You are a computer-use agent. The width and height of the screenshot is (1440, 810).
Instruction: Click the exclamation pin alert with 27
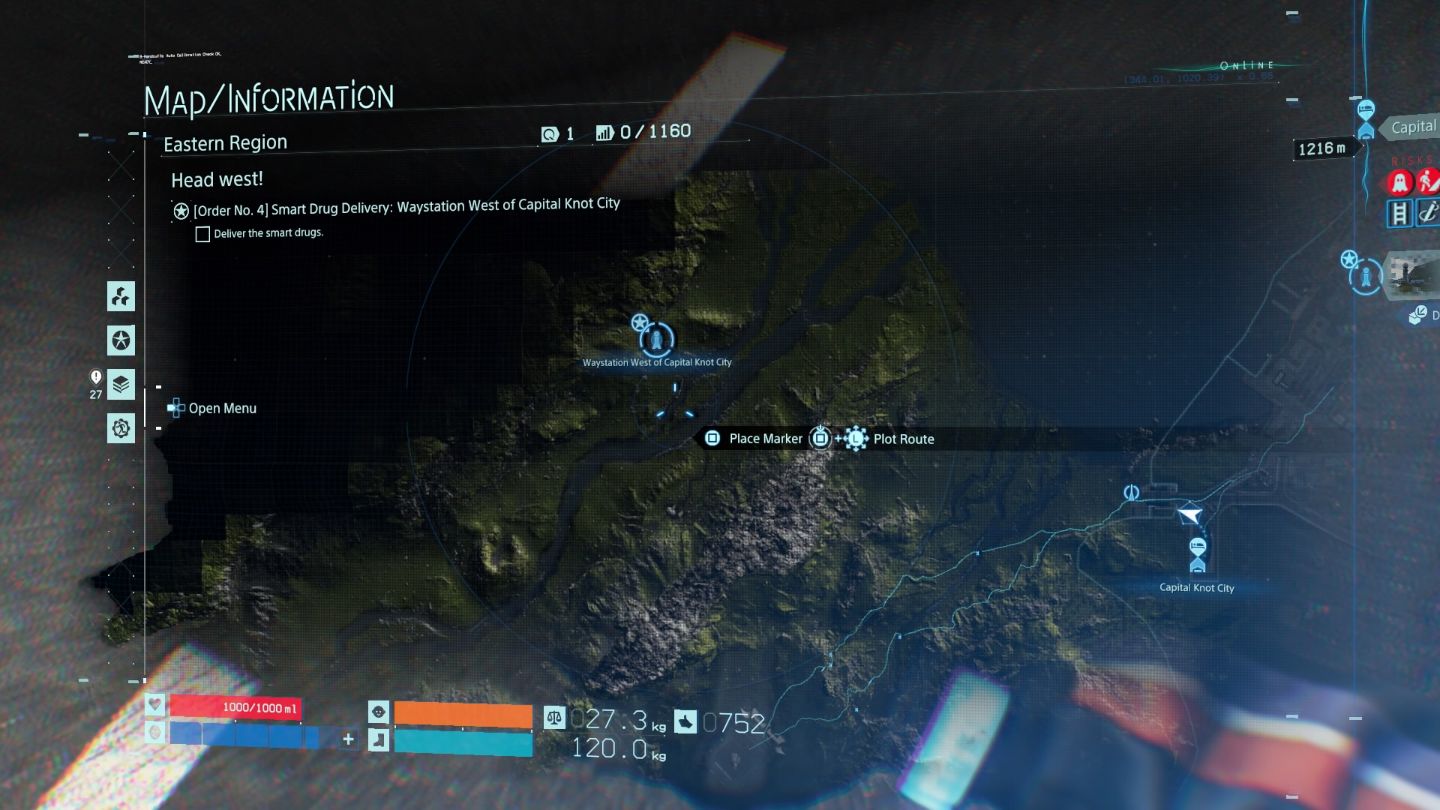[96, 377]
